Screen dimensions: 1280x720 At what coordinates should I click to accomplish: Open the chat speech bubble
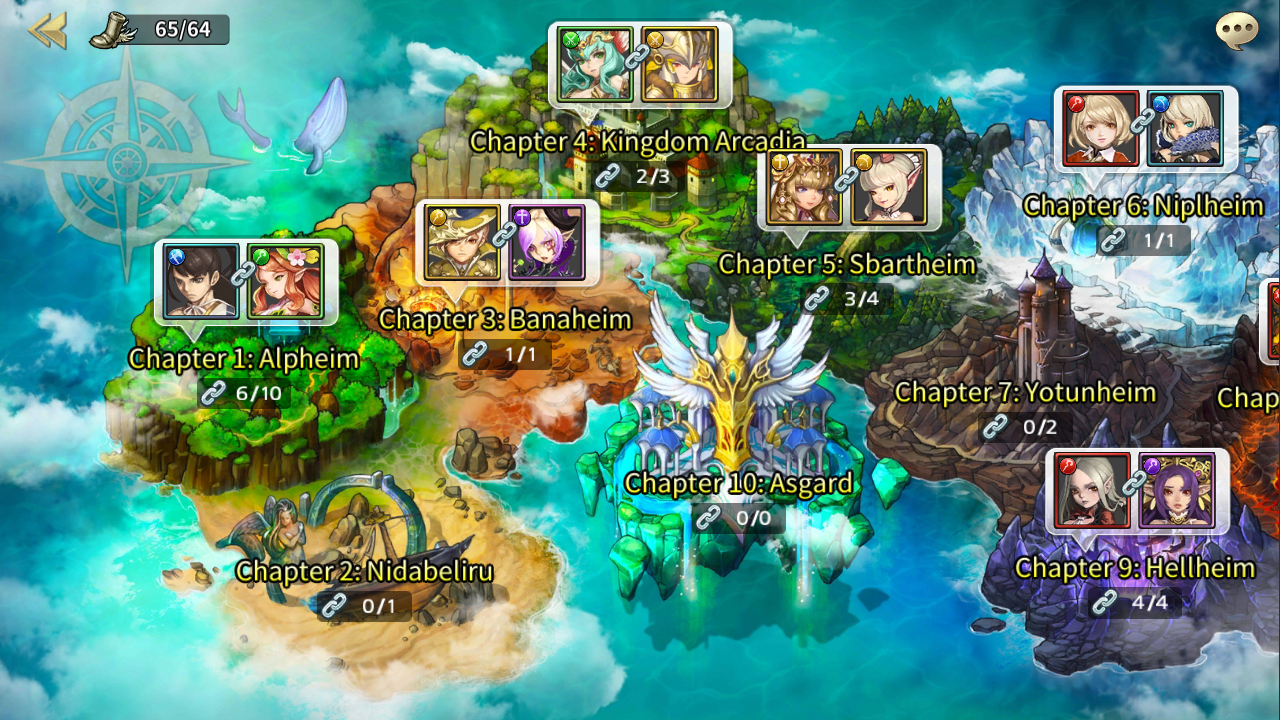(x=1236, y=31)
